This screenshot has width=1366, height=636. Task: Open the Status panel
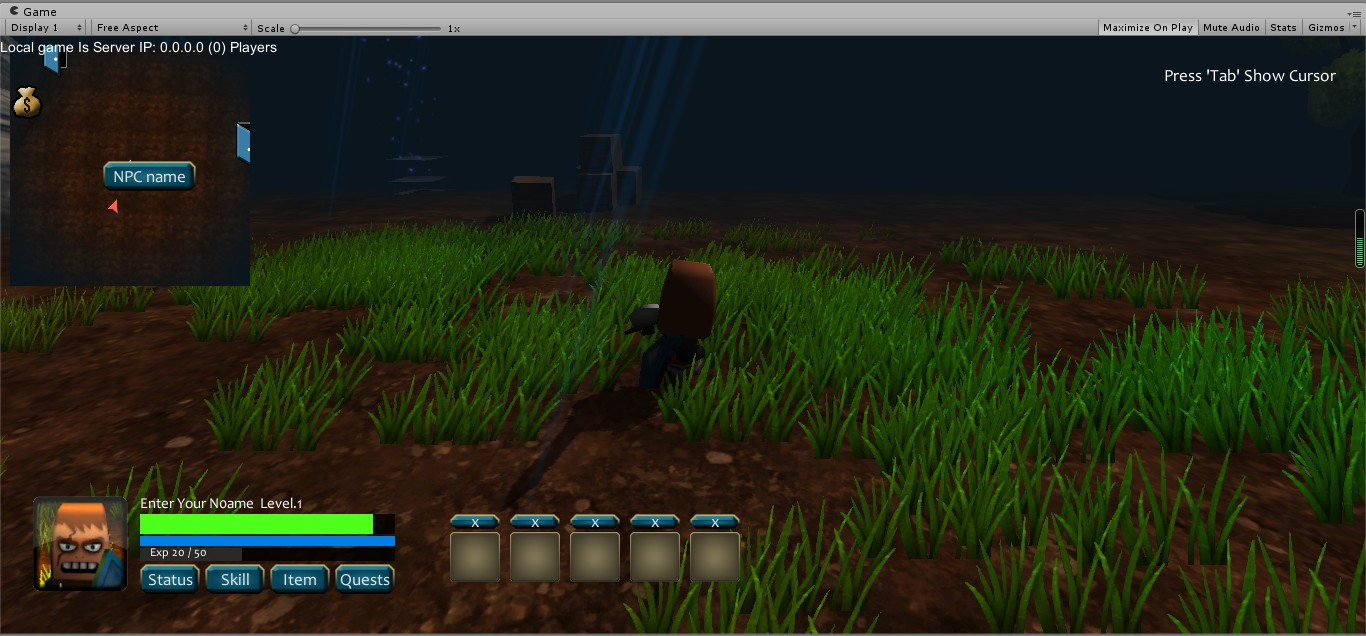pos(170,579)
